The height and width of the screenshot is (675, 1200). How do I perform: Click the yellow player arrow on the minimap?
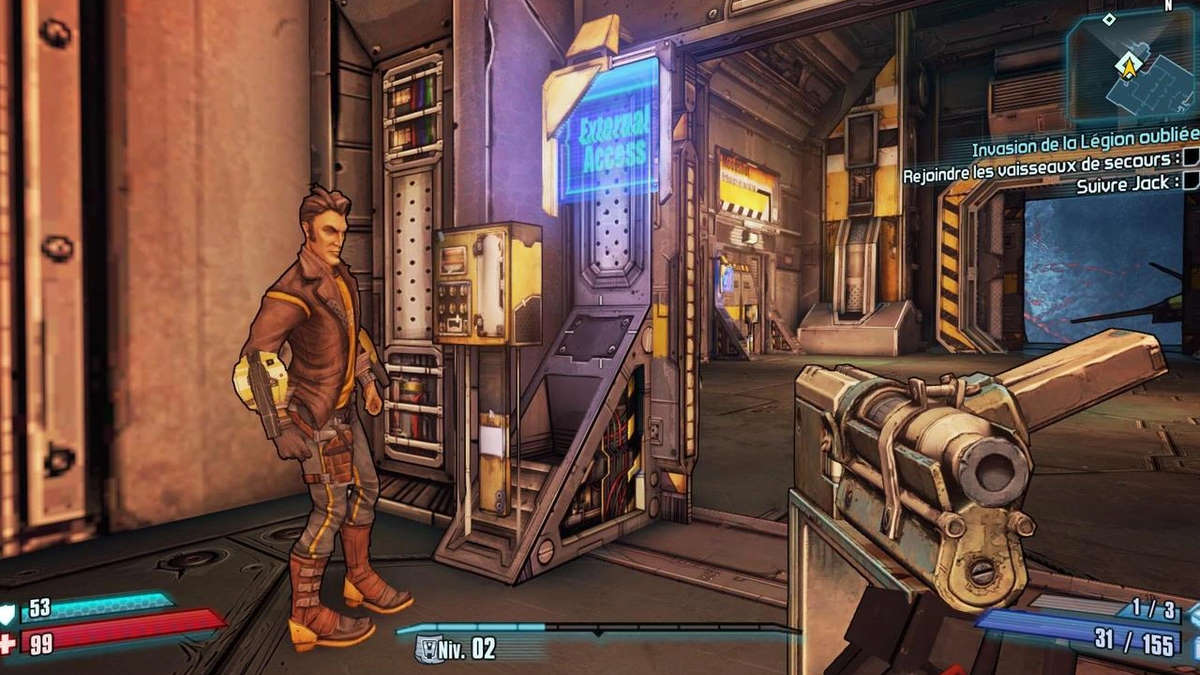(x=1129, y=67)
